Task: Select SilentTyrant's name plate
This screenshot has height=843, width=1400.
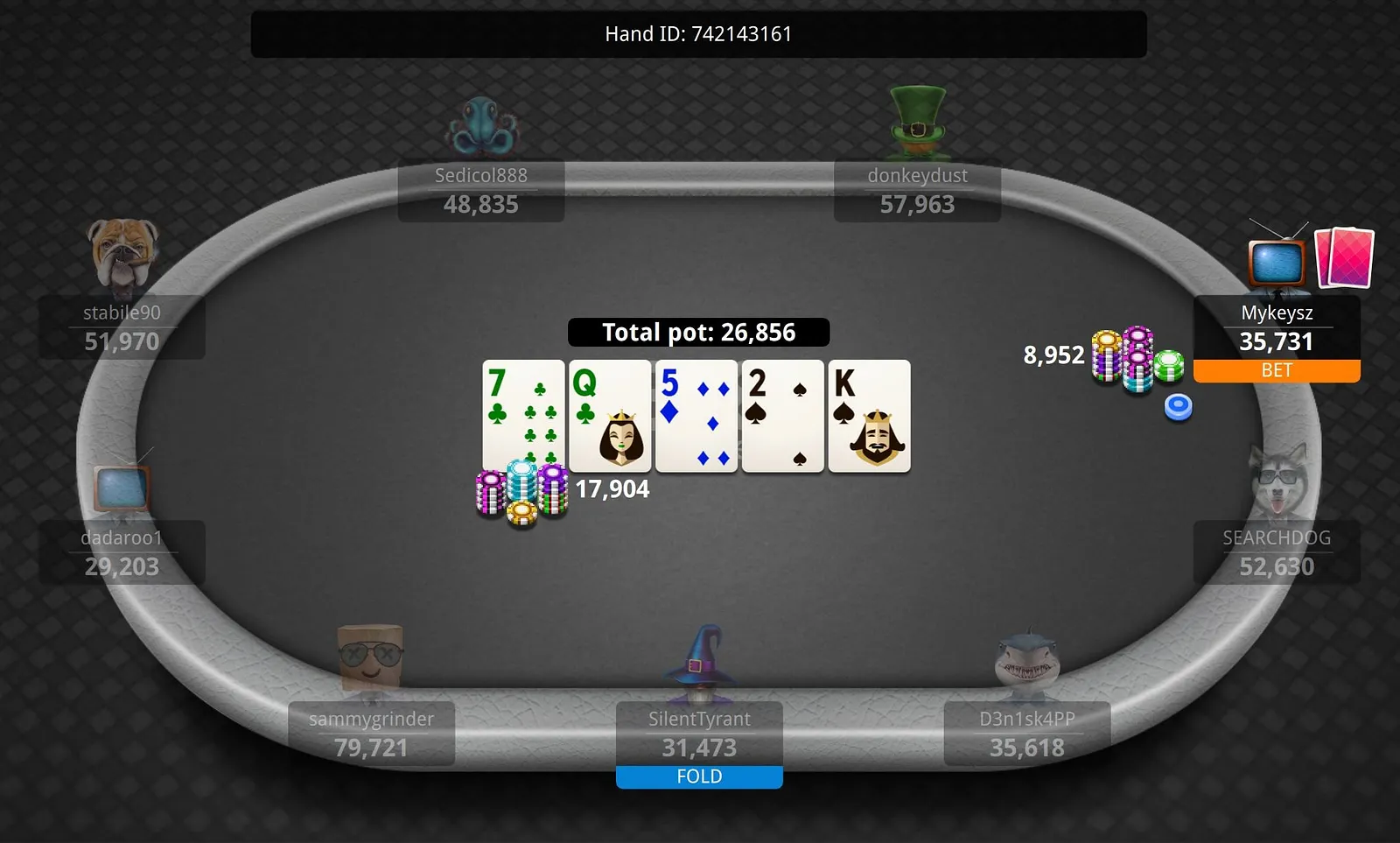Action: (699, 734)
